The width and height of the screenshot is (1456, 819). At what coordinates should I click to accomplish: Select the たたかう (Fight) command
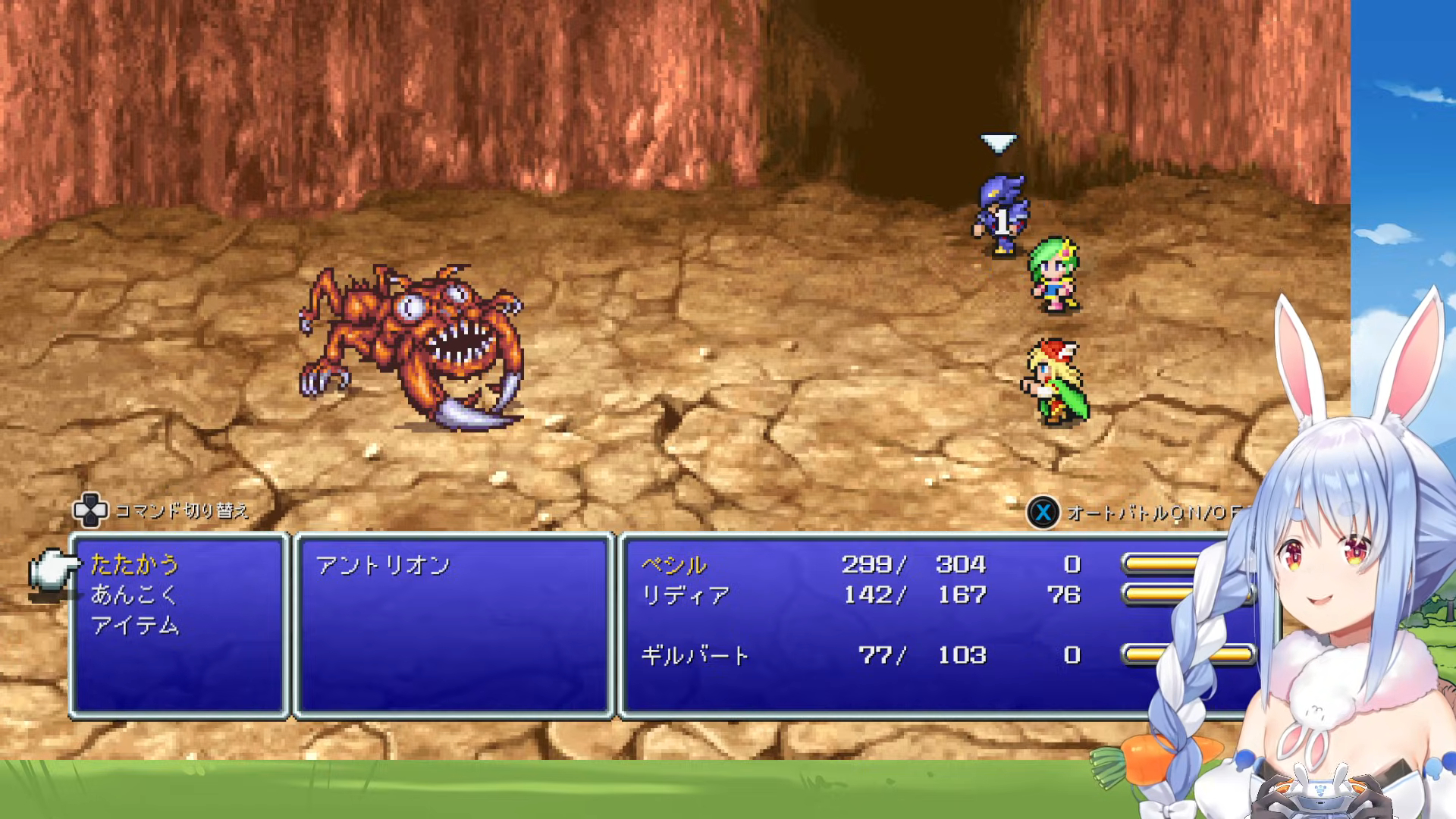point(135,565)
